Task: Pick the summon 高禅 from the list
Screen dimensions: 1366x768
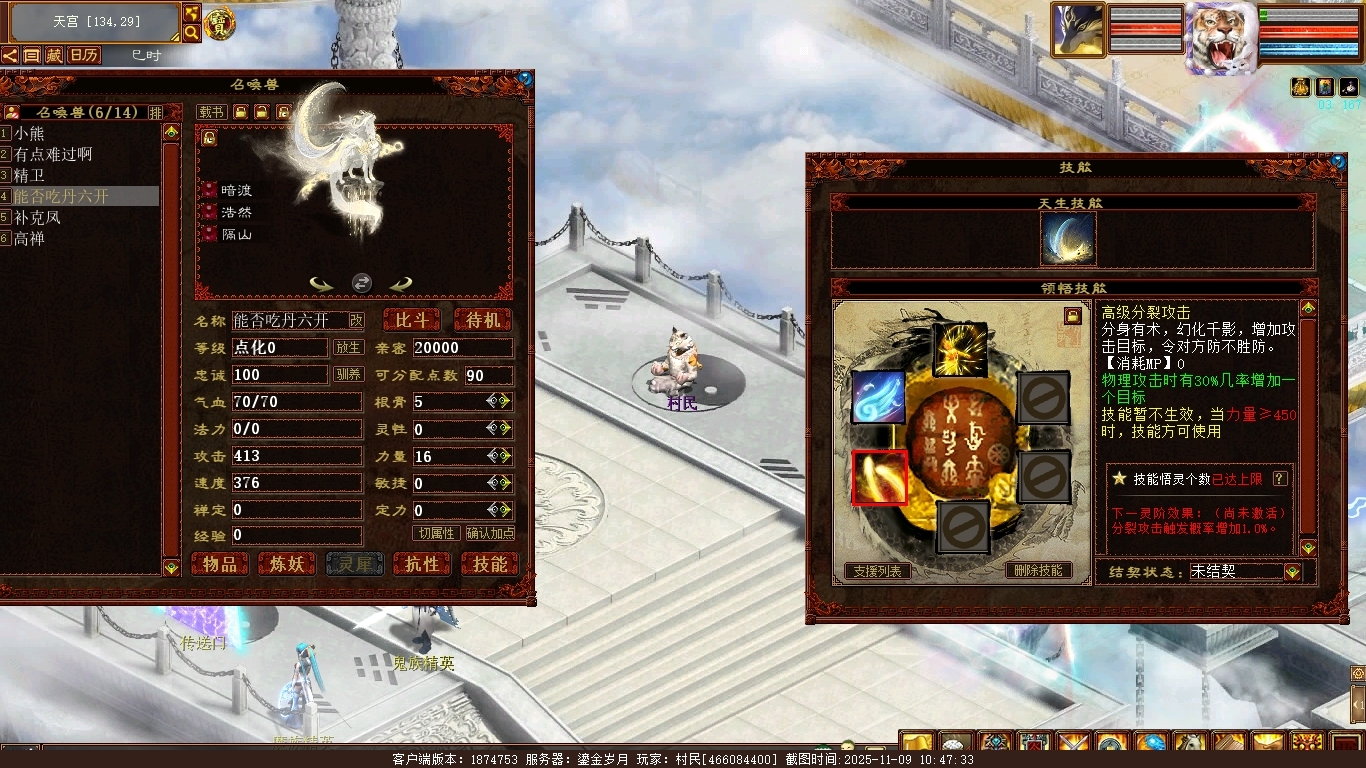Action: pyautogui.click(x=30, y=238)
